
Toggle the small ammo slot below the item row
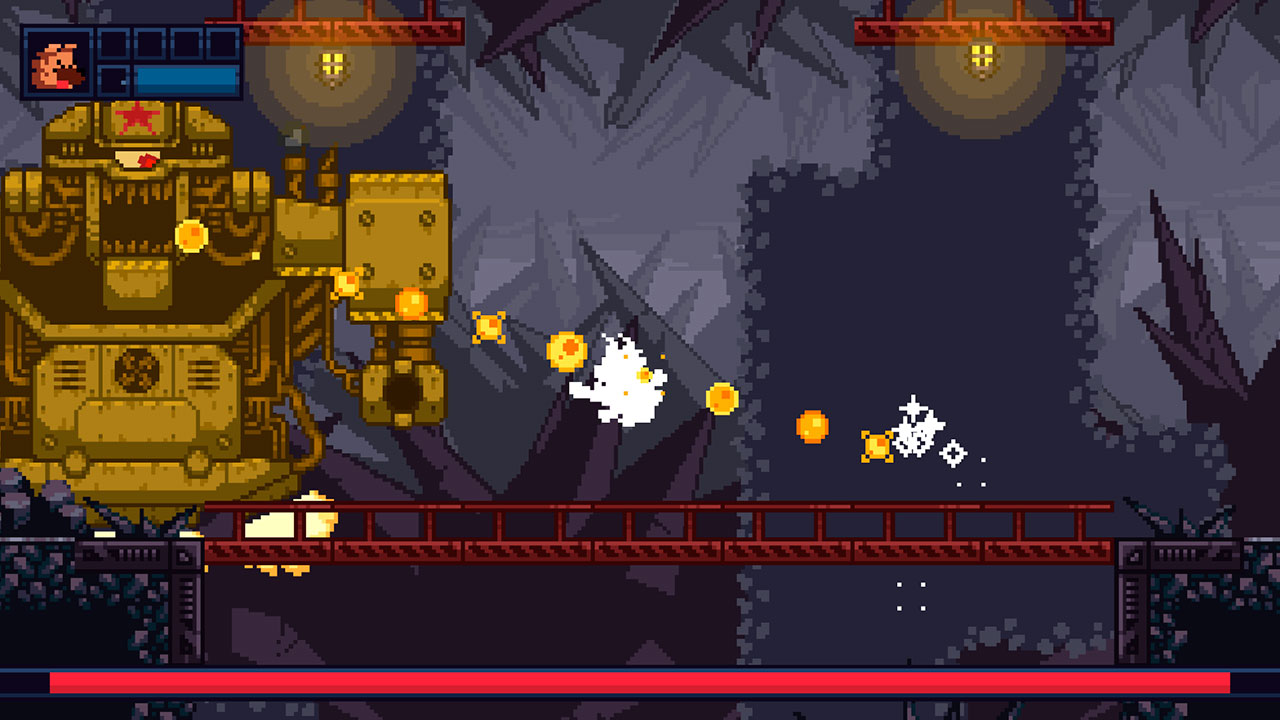[x=112, y=80]
